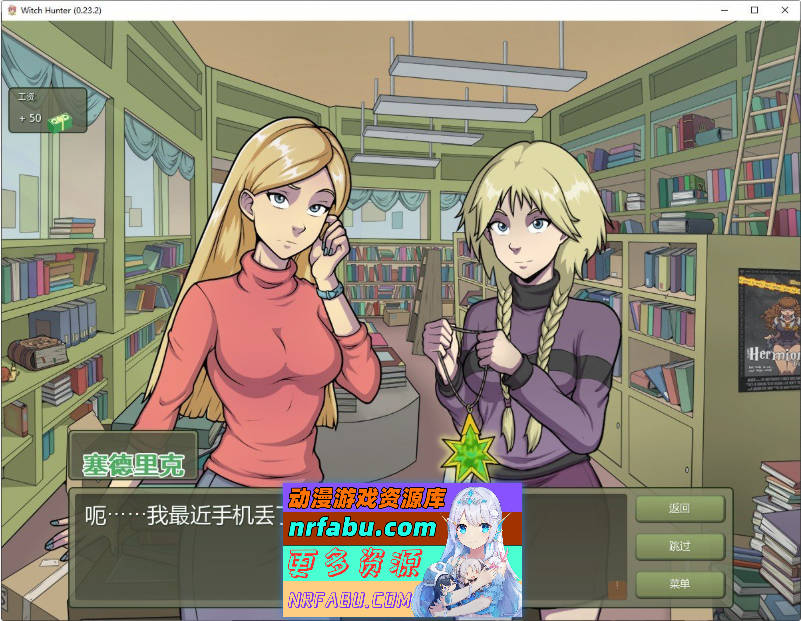Minimize the game window
This screenshot has height=621, width=801.
[727, 10]
